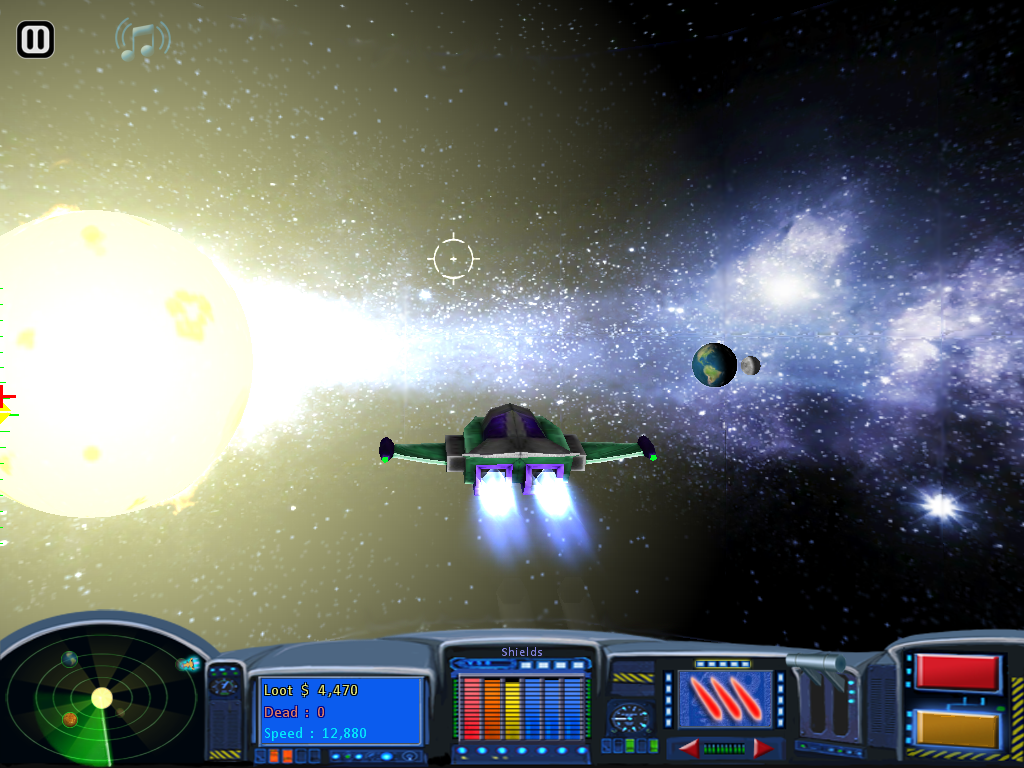Click the sun at the radar center
The width and height of the screenshot is (1024, 768).
101,698
